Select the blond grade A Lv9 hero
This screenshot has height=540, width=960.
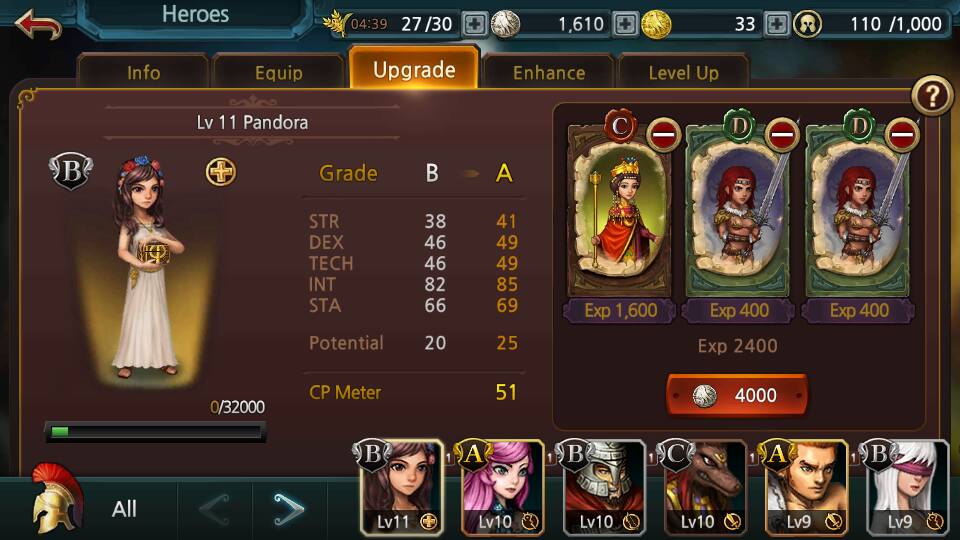(807, 488)
